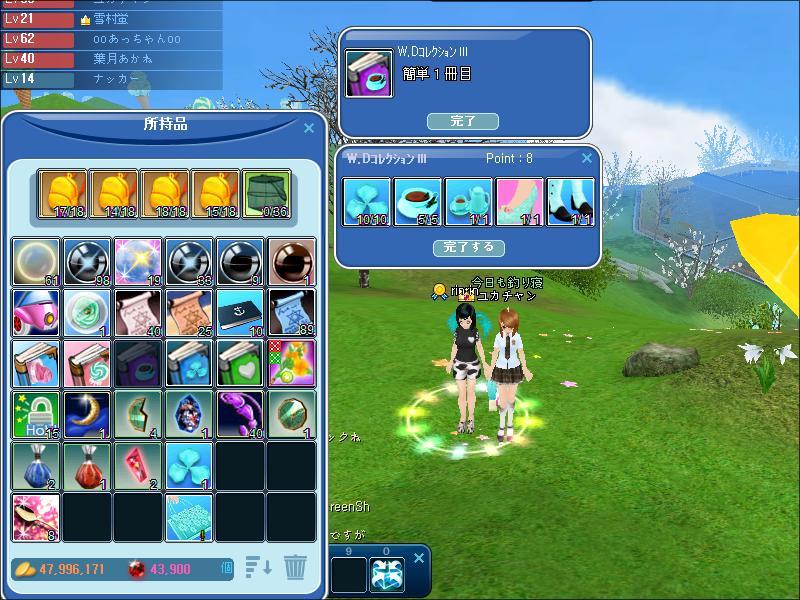Confirm collection with the 完了する button
Screen dimensions: 800x600
(469, 247)
